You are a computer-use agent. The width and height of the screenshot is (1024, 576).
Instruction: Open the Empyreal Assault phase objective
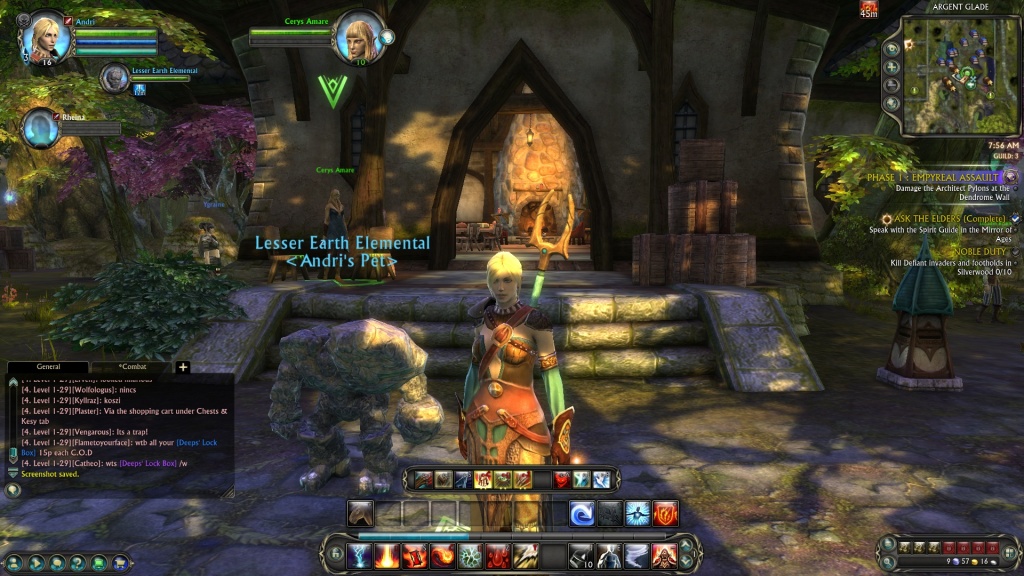pos(932,177)
